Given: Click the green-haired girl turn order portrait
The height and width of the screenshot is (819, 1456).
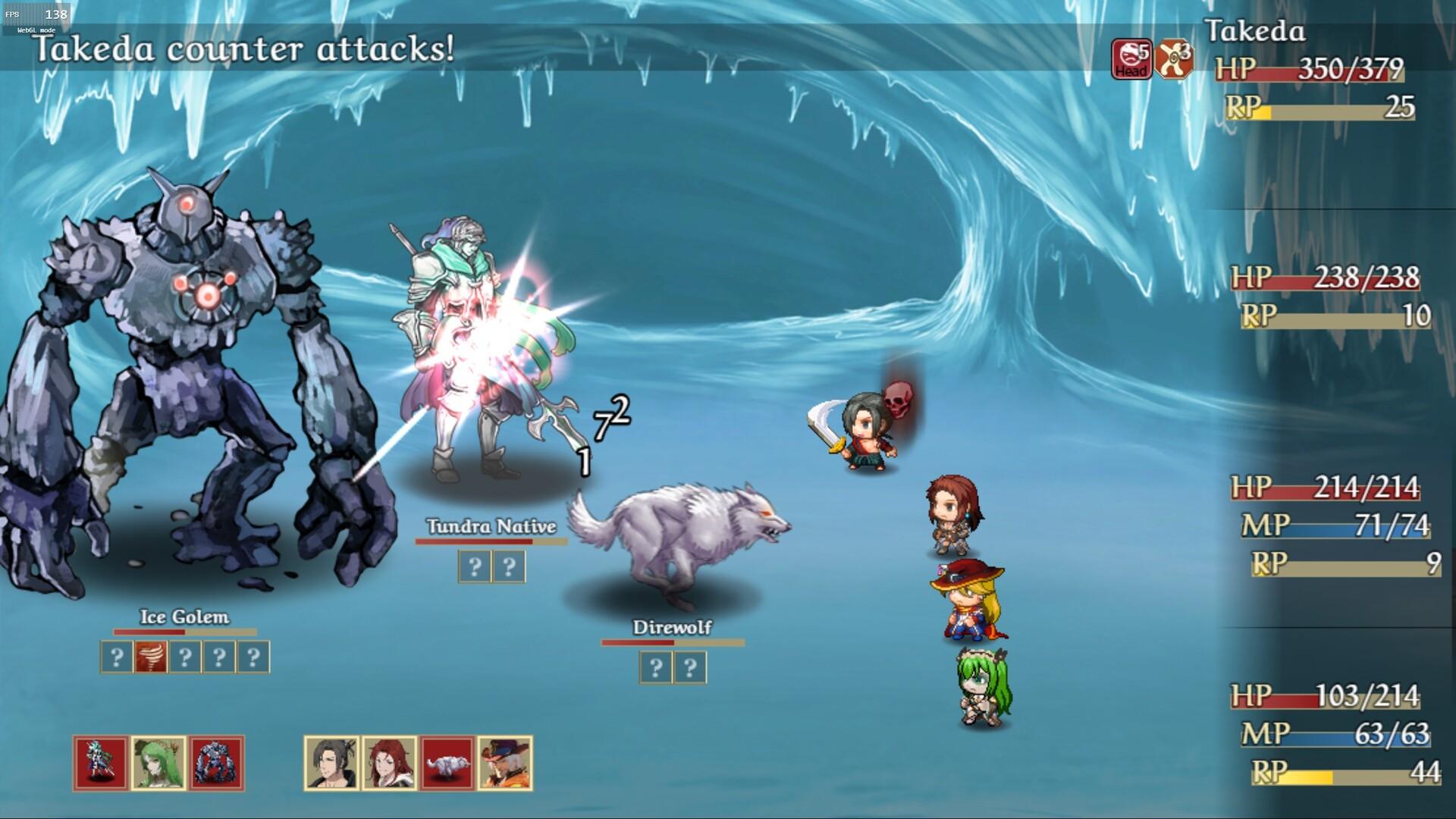Looking at the screenshot, I should pyautogui.click(x=158, y=763).
